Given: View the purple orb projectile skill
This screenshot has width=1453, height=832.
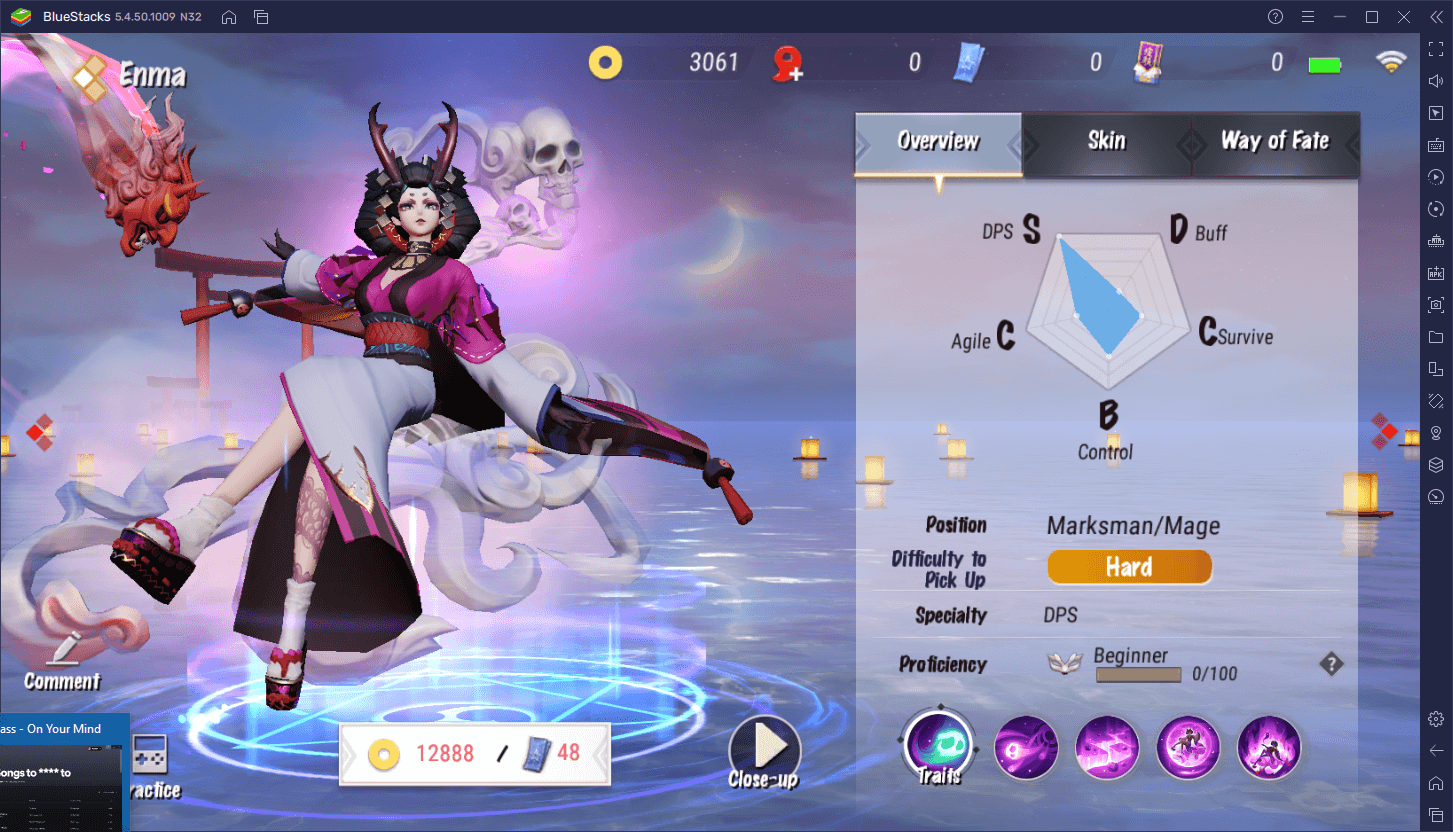Looking at the screenshot, I should click(x=1026, y=747).
